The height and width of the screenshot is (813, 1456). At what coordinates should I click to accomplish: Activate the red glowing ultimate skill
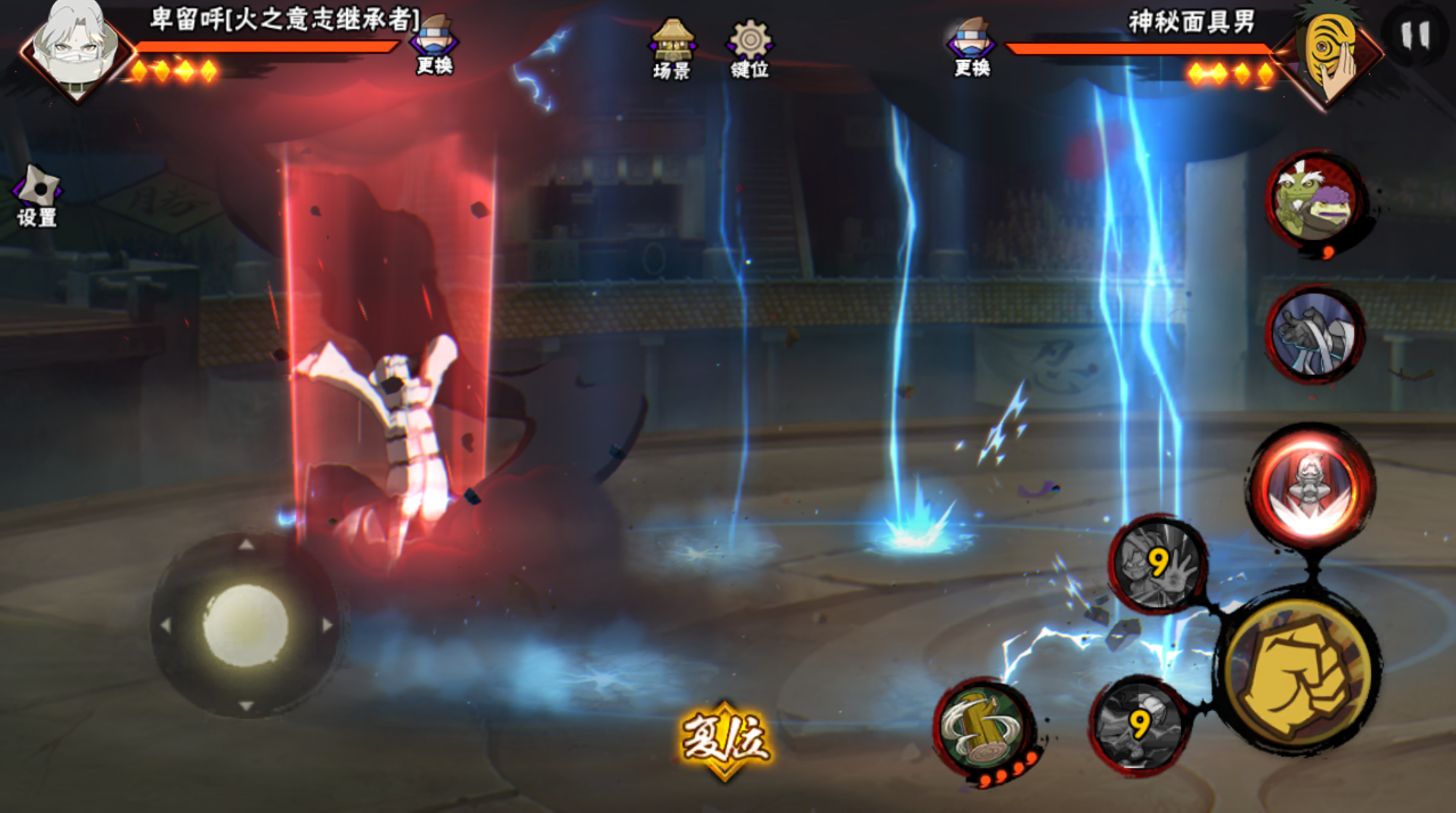click(1310, 485)
